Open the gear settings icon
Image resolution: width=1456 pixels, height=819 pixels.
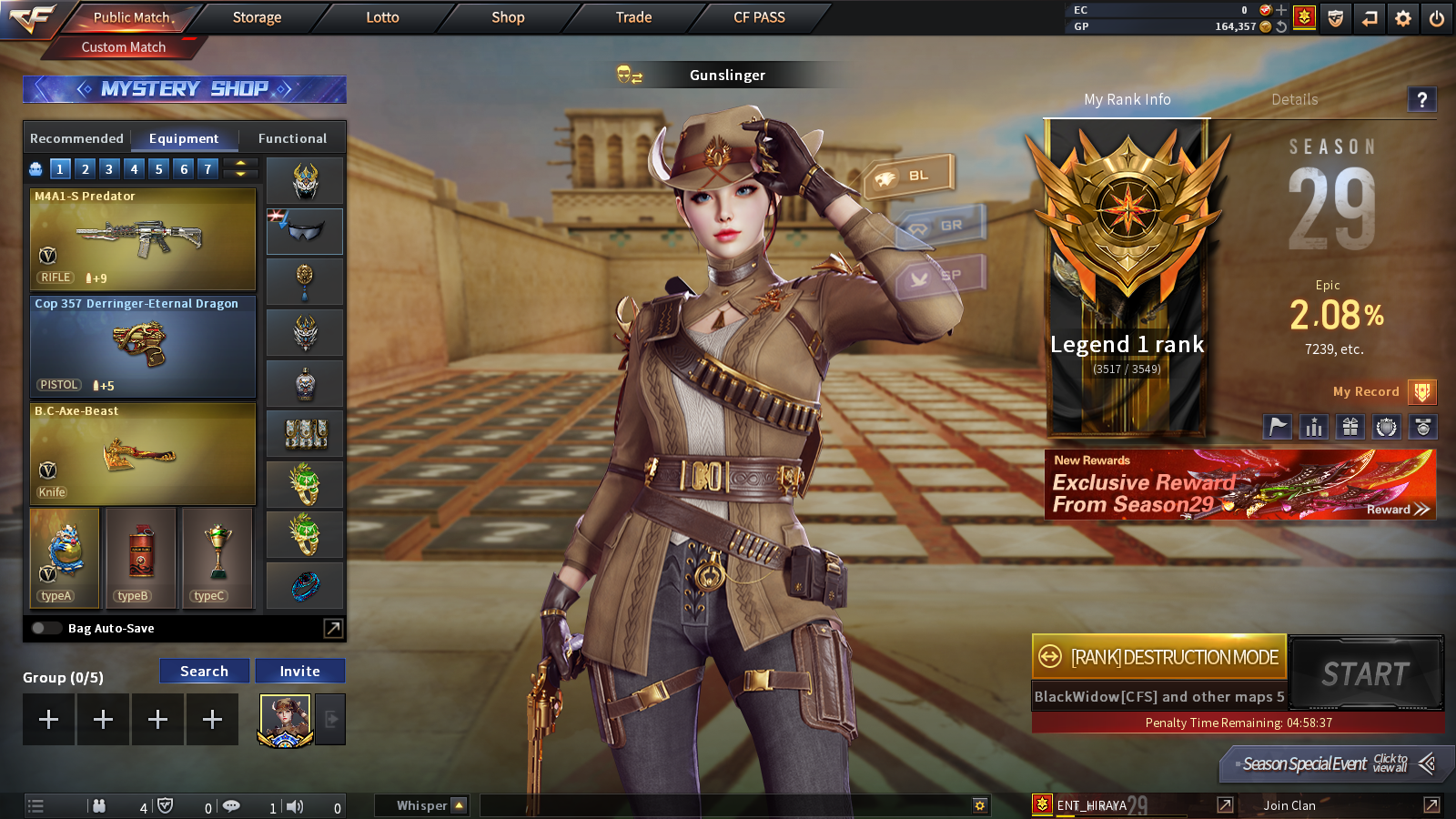[x=1403, y=18]
